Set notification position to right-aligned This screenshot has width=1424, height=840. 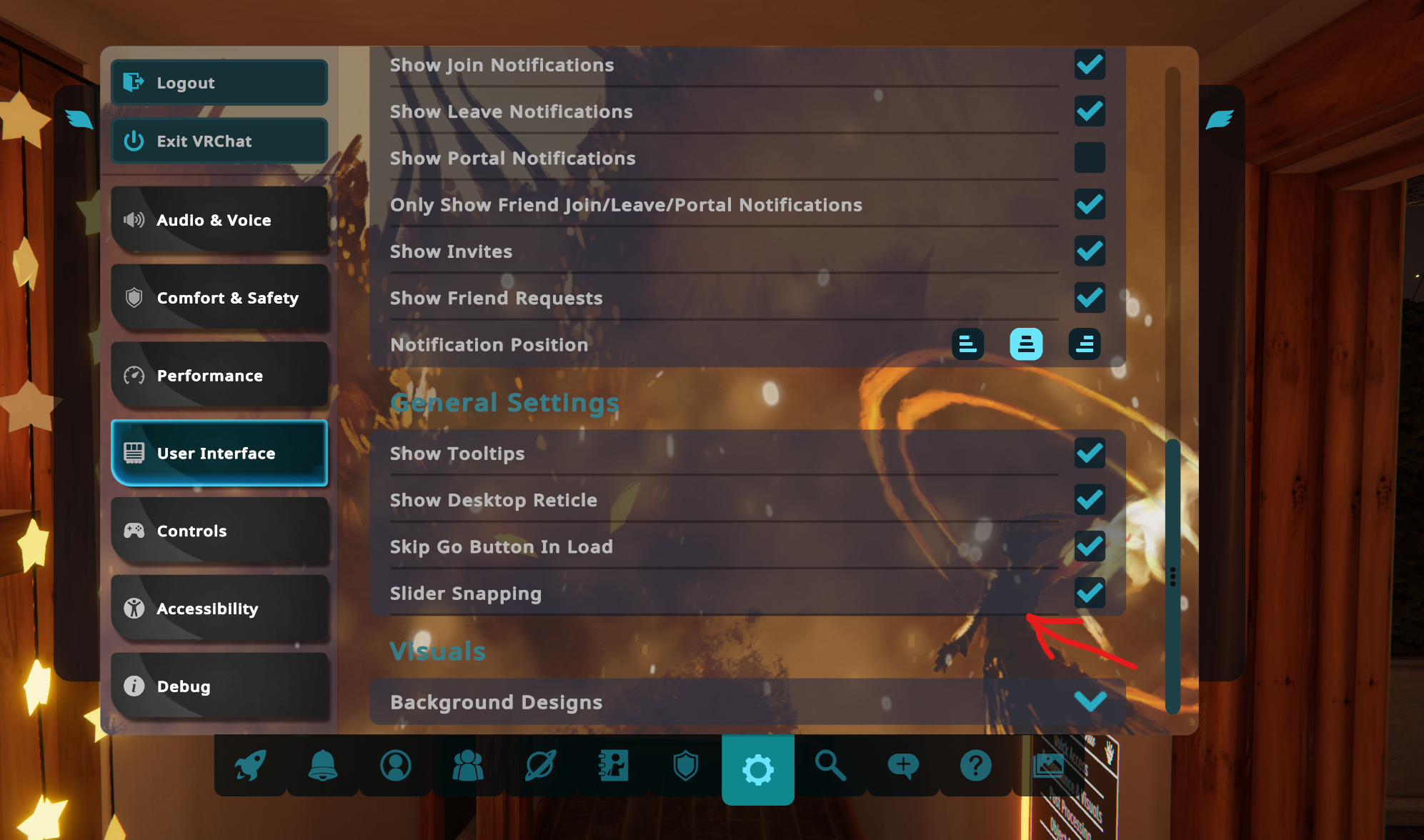(1084, 344)
